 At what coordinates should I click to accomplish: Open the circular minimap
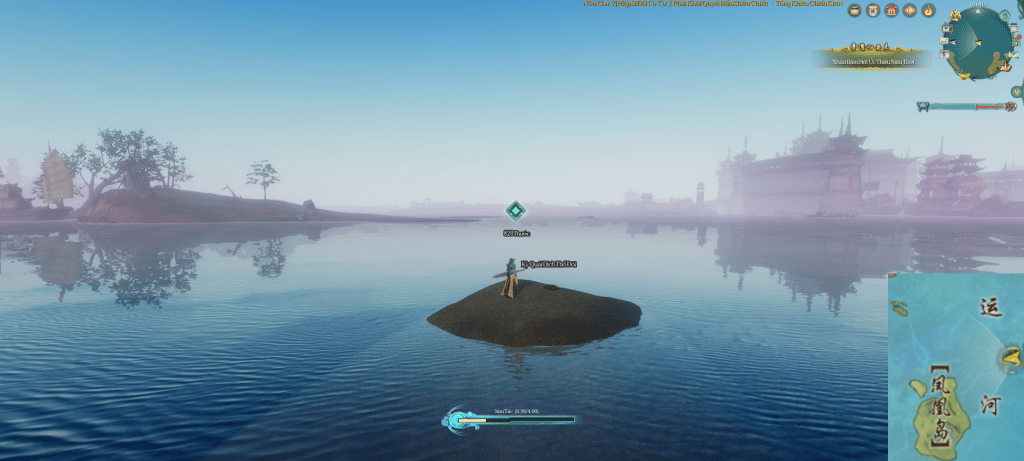pyautogui.click(x=980, y=42)
